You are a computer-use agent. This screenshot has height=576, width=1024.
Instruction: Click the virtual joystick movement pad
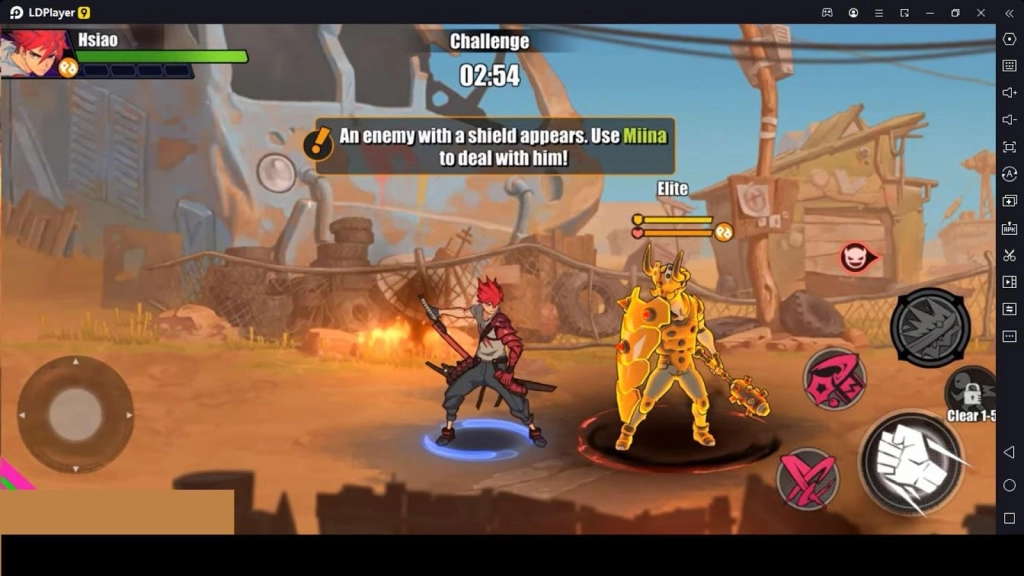[x=76, y=414]
